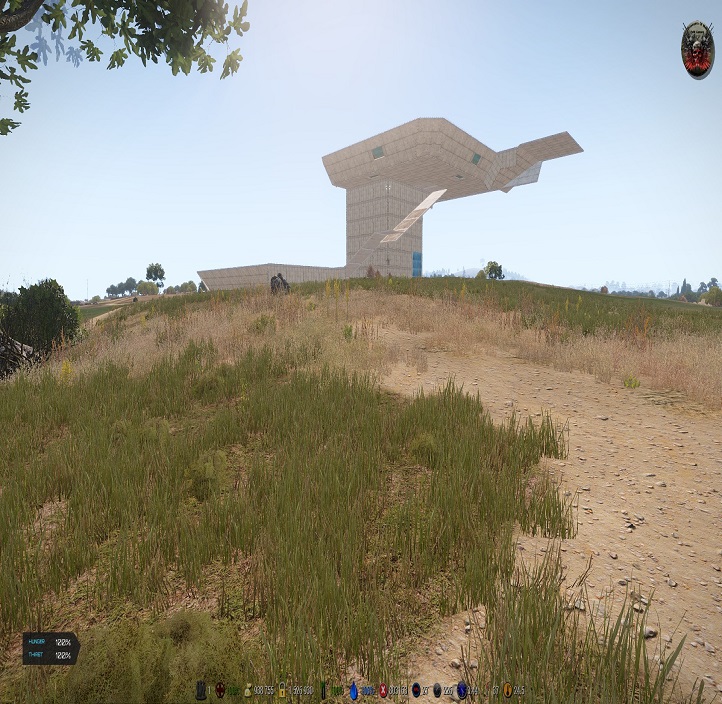Click the padlock bank icon

coord(283,690)
